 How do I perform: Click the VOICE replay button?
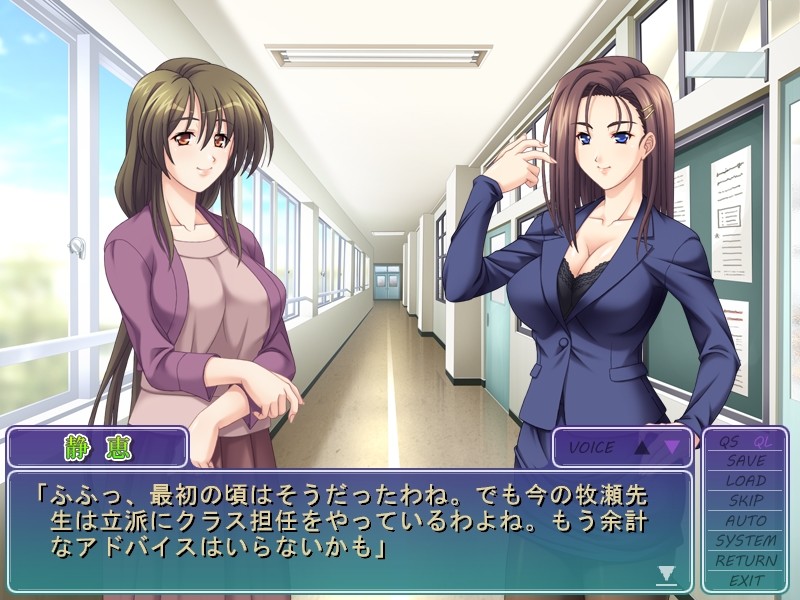coord(592,448)
